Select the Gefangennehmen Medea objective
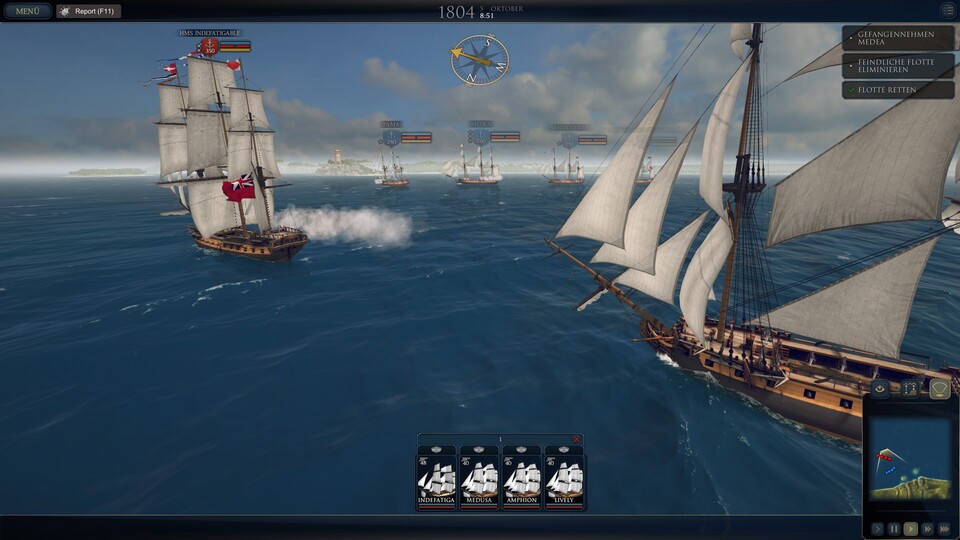Screen dimensions: 960x540 click(x=898, y=39)
